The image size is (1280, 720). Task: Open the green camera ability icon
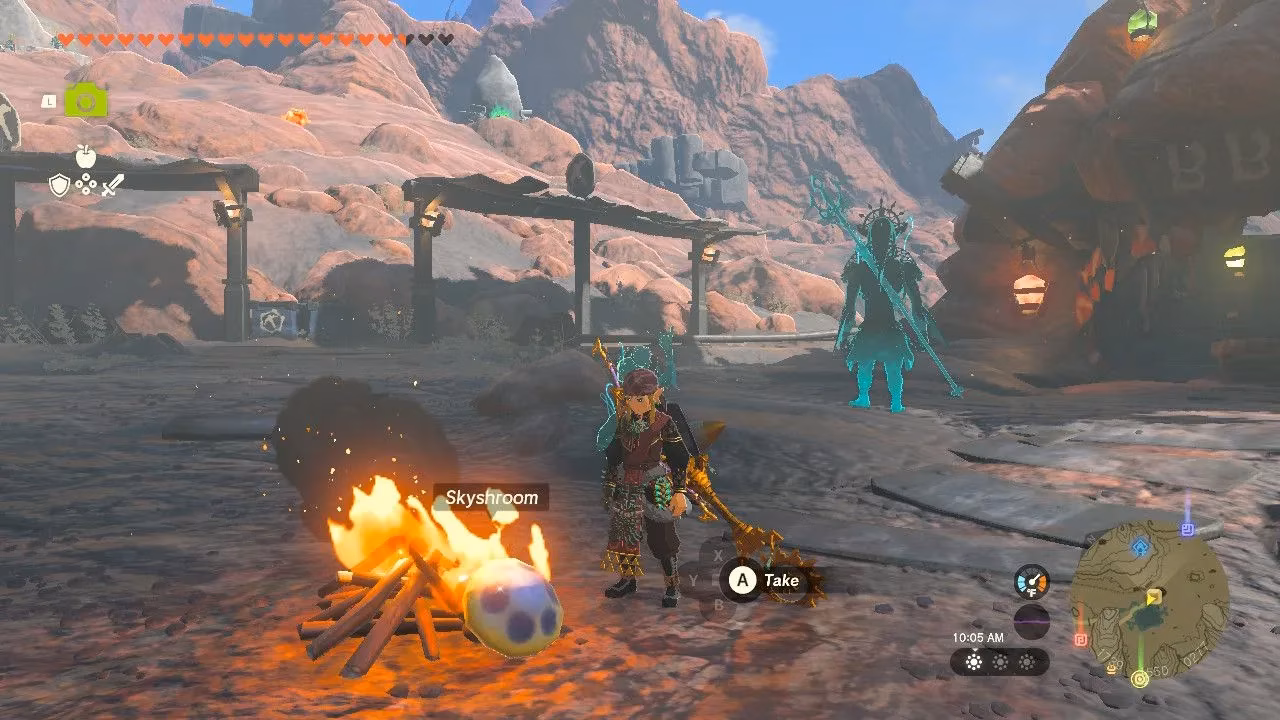click(x=86, y=100)
